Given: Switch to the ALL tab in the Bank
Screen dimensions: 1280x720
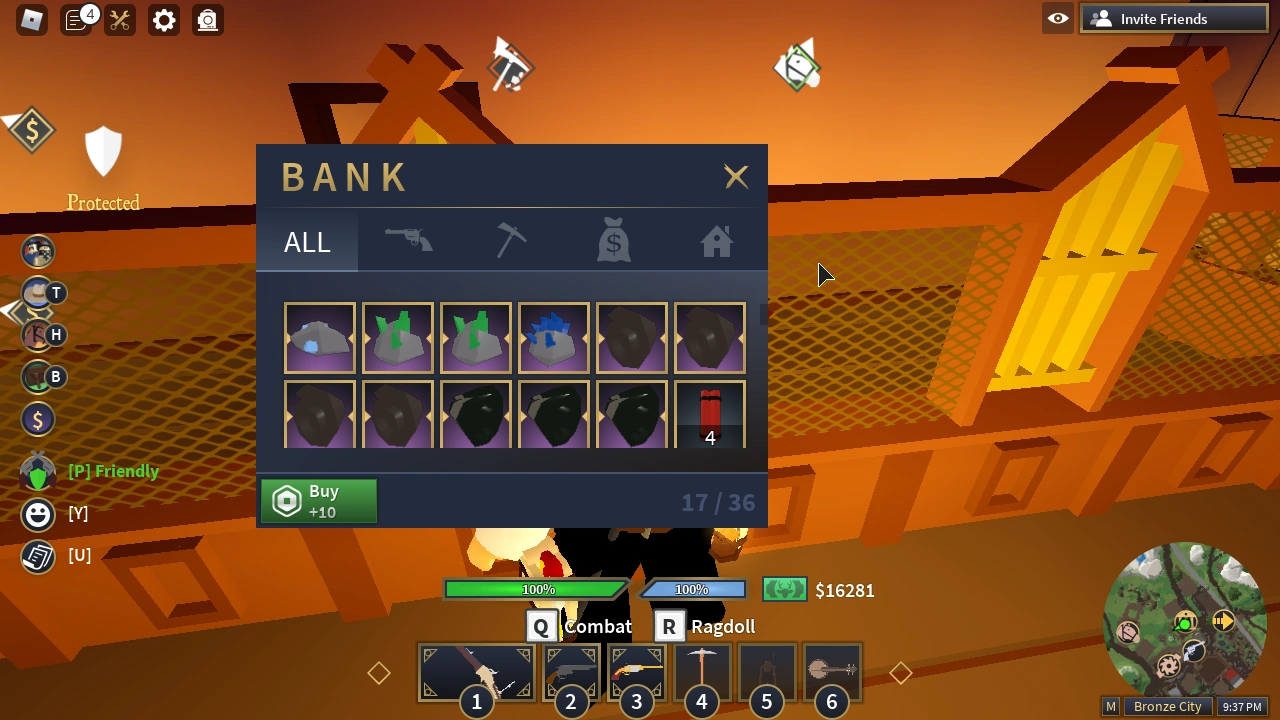Looking at the screenshot, I should click(x=306, y=241).
